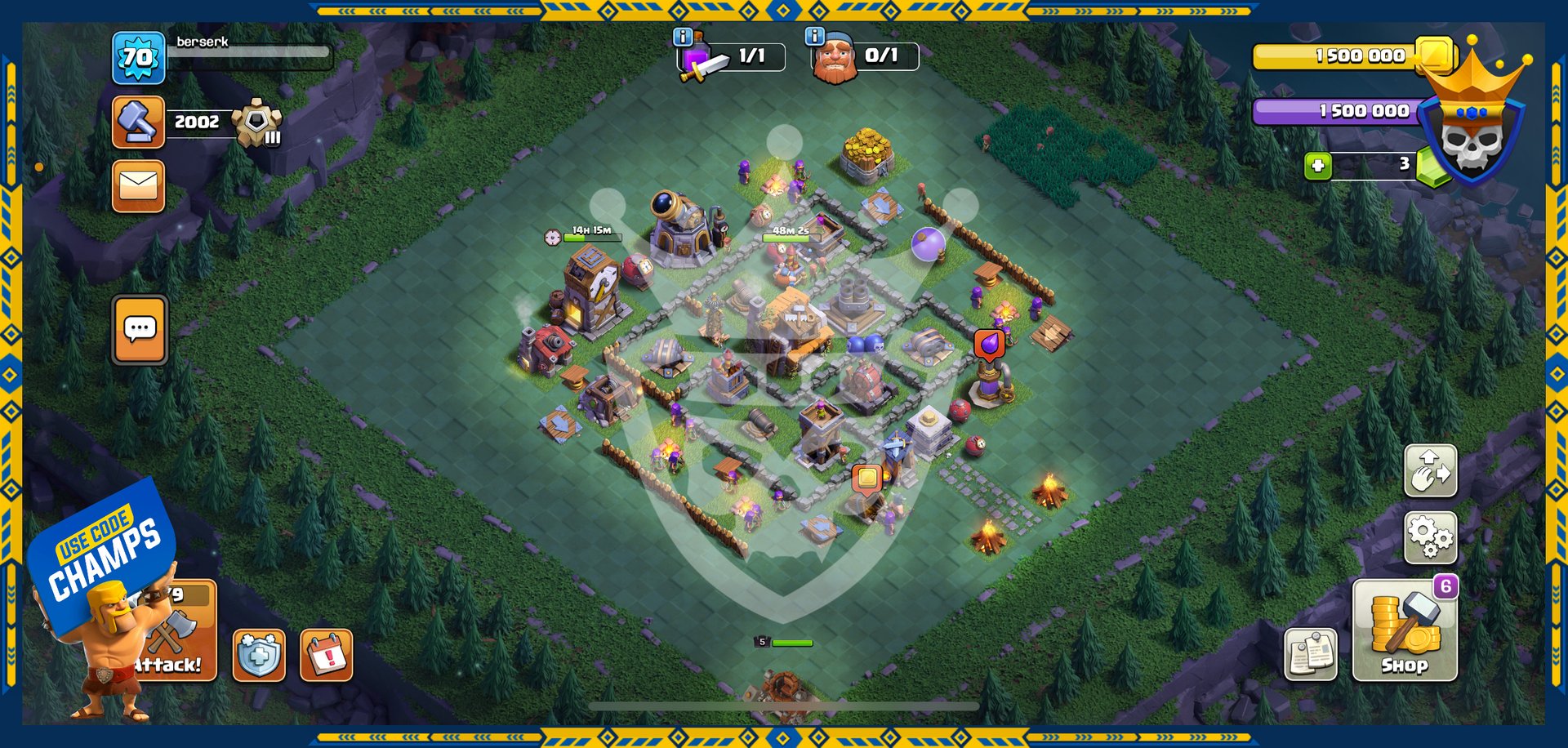
Task: Open the events calendar icon
Action: tap(326, 655)
